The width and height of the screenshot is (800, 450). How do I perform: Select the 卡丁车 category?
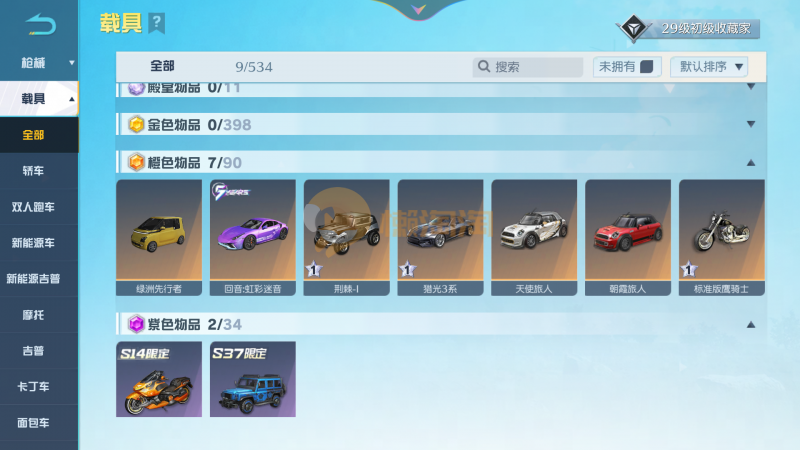34,387
